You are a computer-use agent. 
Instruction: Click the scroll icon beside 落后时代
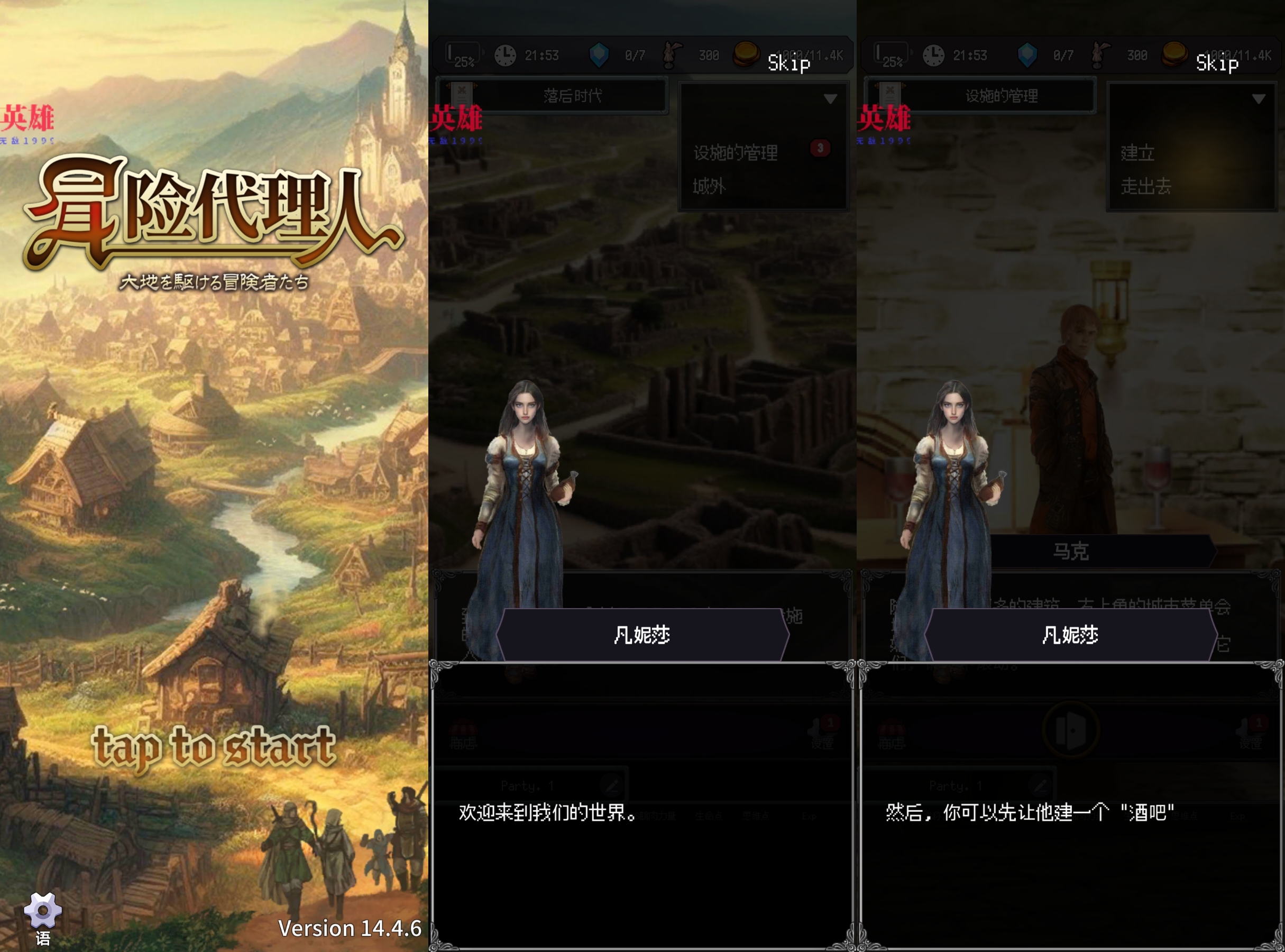(x=461, y=95)
